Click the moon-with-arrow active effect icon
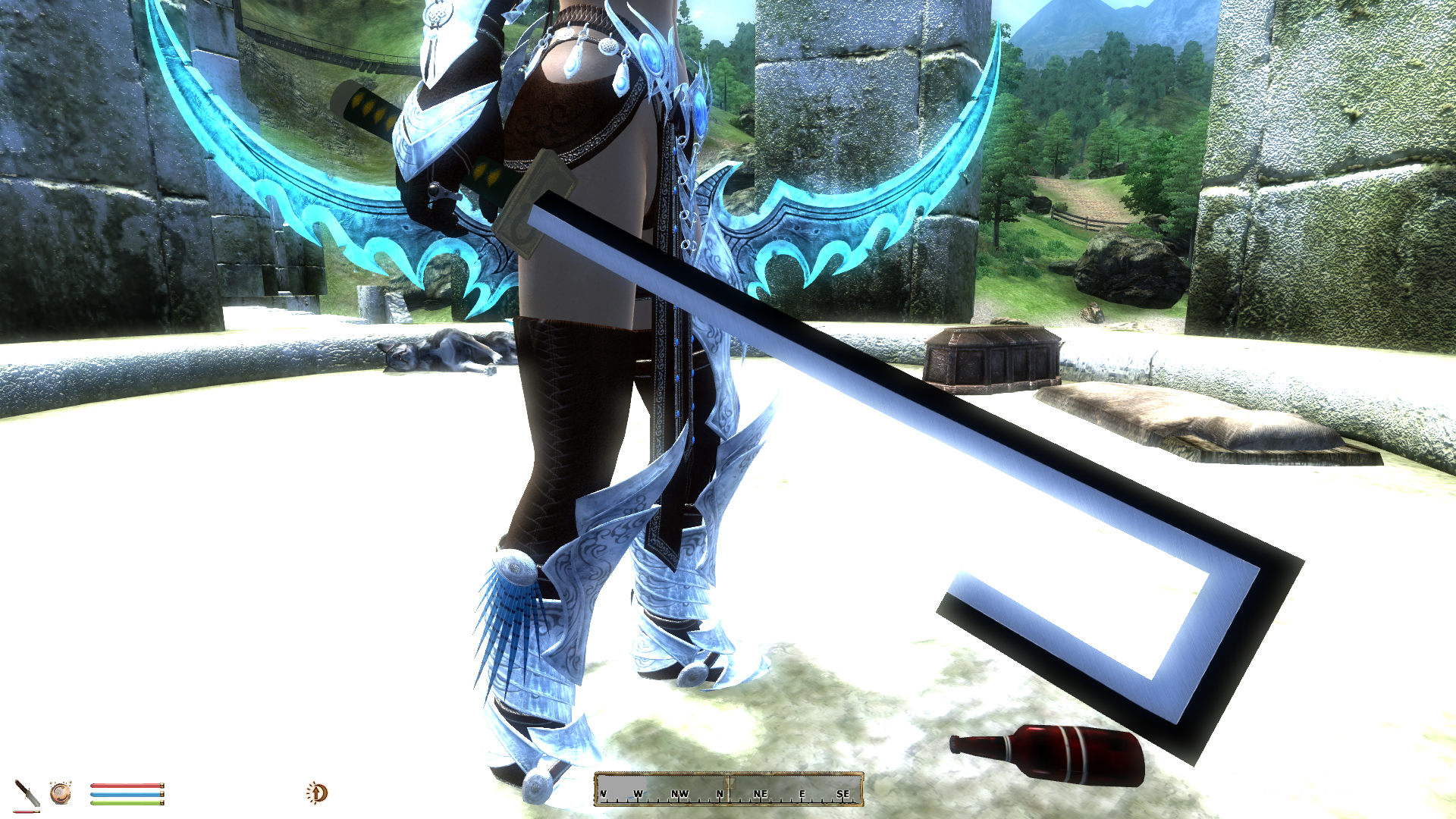 click(317, 793)
